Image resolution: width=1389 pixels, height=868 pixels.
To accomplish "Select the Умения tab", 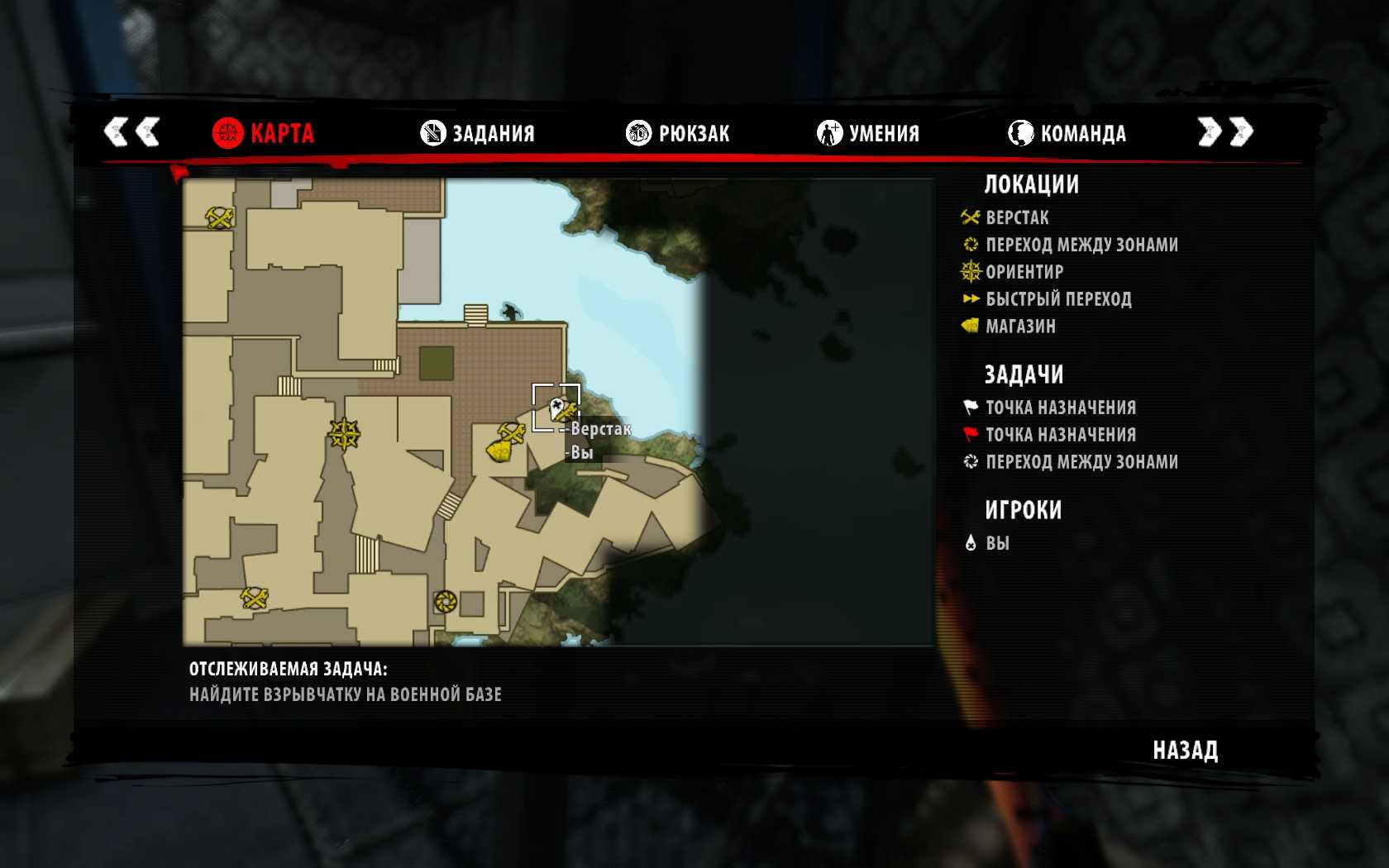I will point(868,133).
